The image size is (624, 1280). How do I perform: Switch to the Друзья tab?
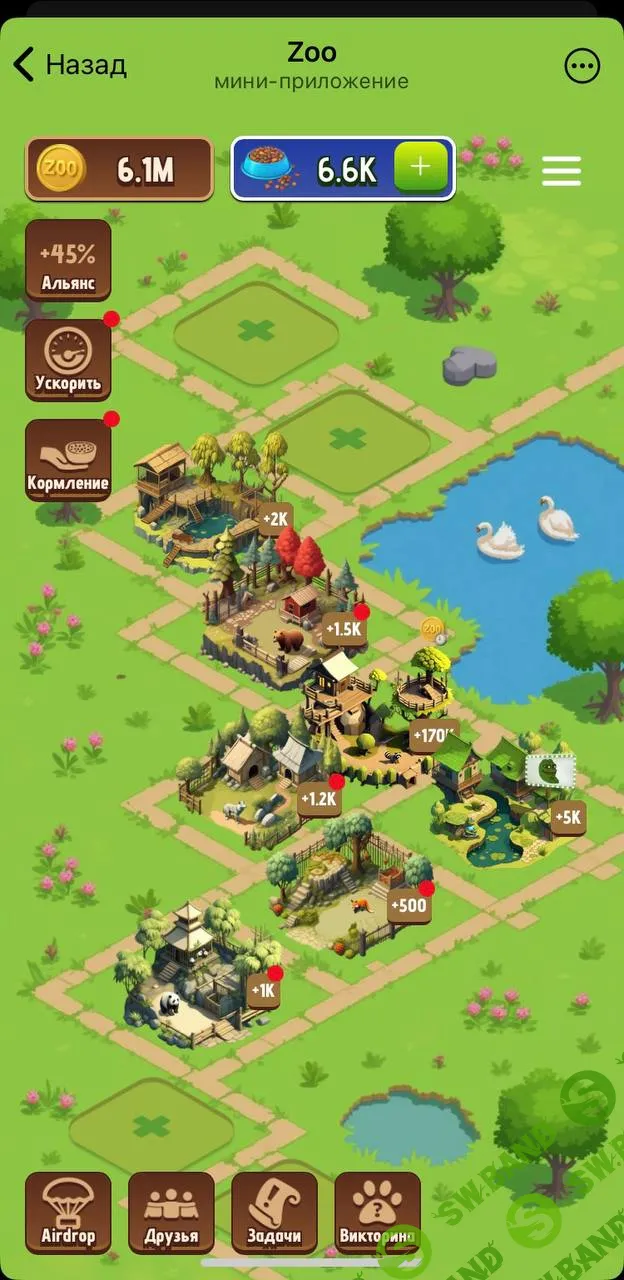click(171, 1212)
